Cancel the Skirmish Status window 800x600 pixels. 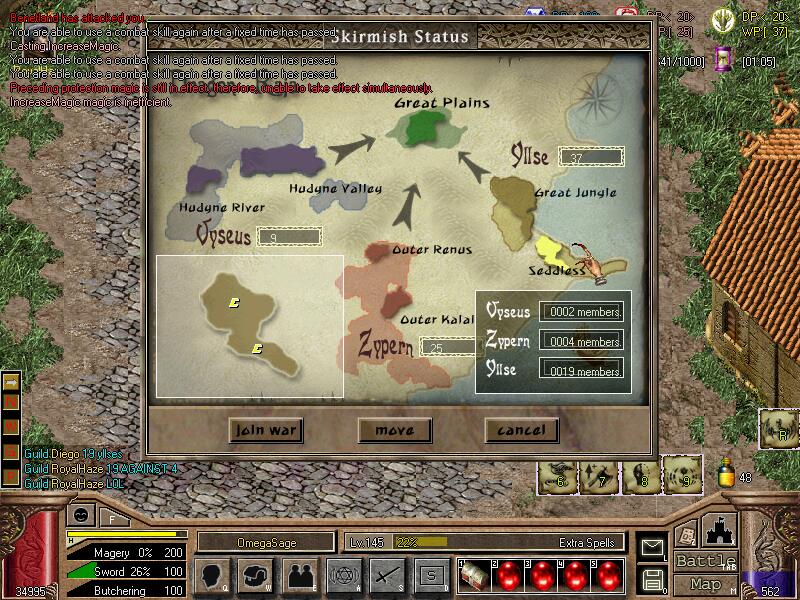point(521,430)
